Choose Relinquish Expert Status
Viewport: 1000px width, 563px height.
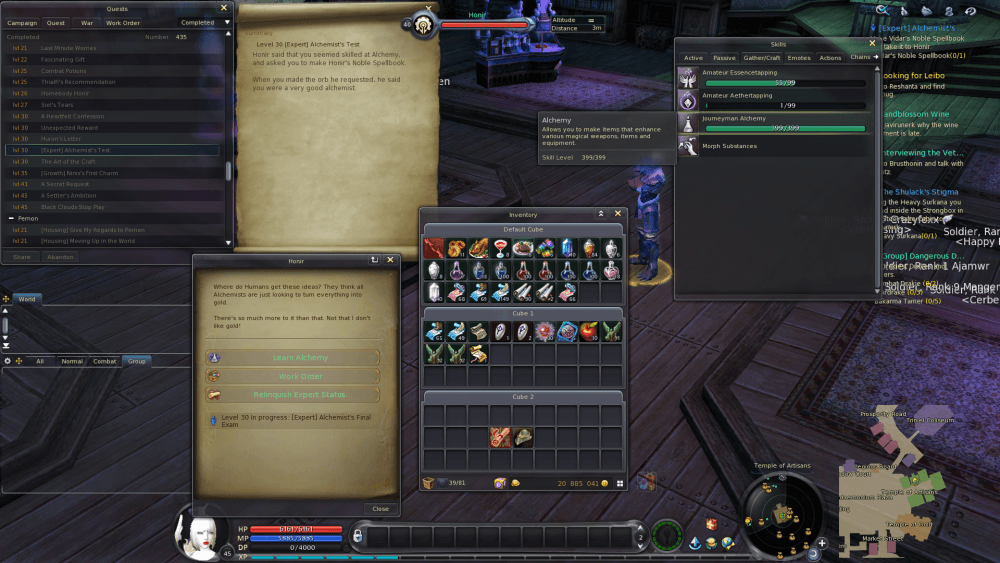click(x=300, y=395)
